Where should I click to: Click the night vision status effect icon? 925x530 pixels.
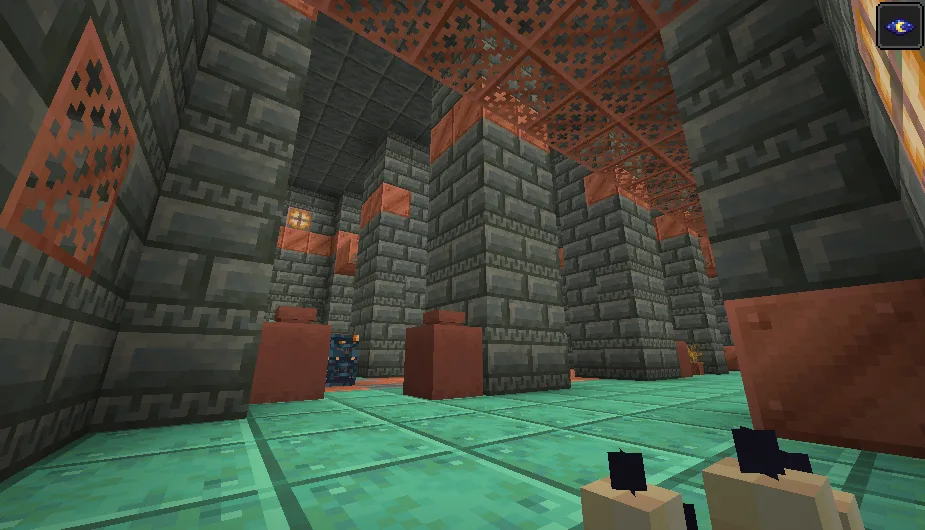(x=899, y=25)
